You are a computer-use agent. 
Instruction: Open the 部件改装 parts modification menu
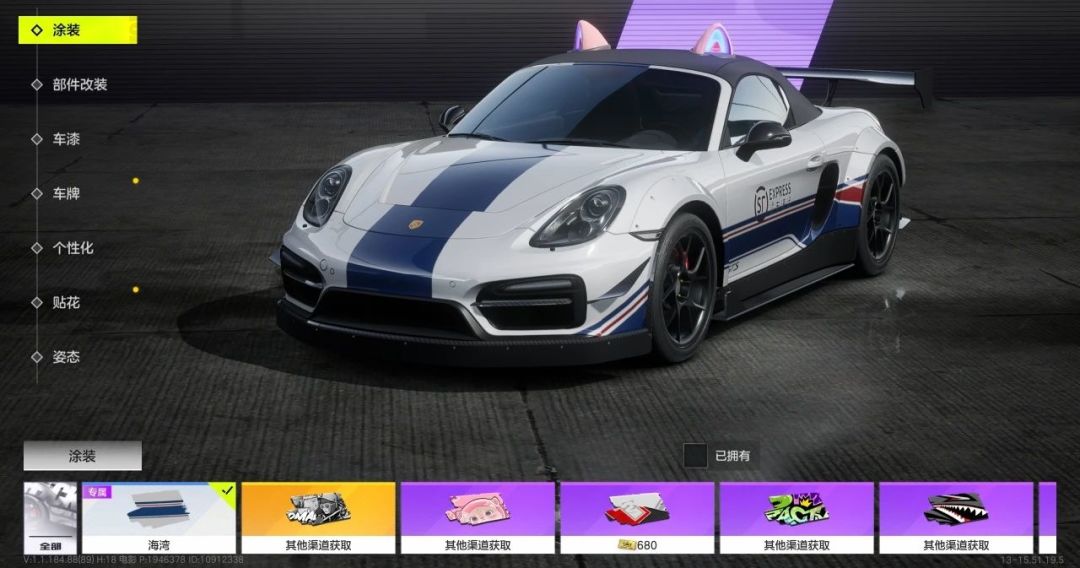80,85
